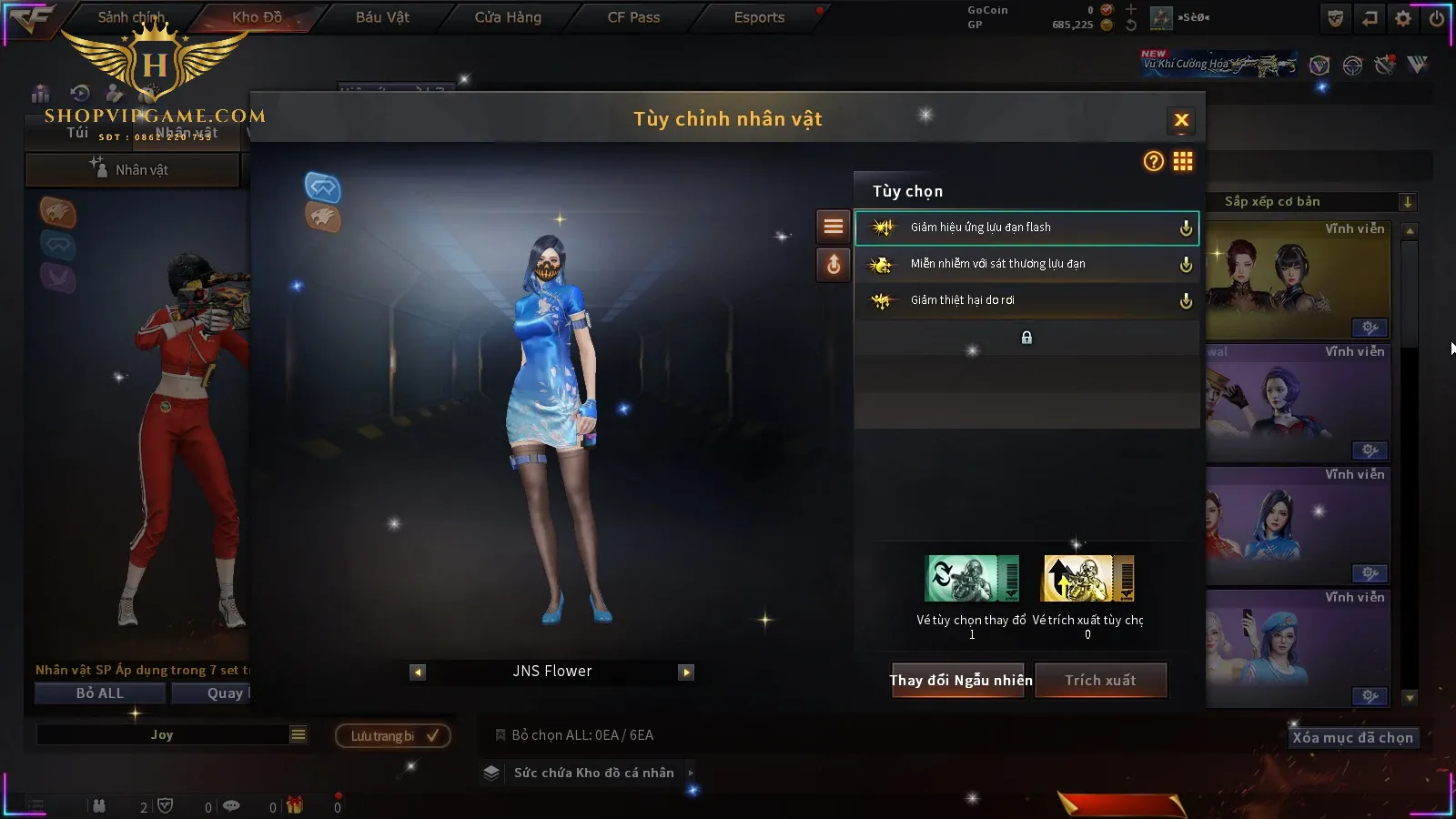Select the Vé tùy chọn thay đổi ticket
Viewport: 1456px width, 819px height.
(x=971, y=579)
